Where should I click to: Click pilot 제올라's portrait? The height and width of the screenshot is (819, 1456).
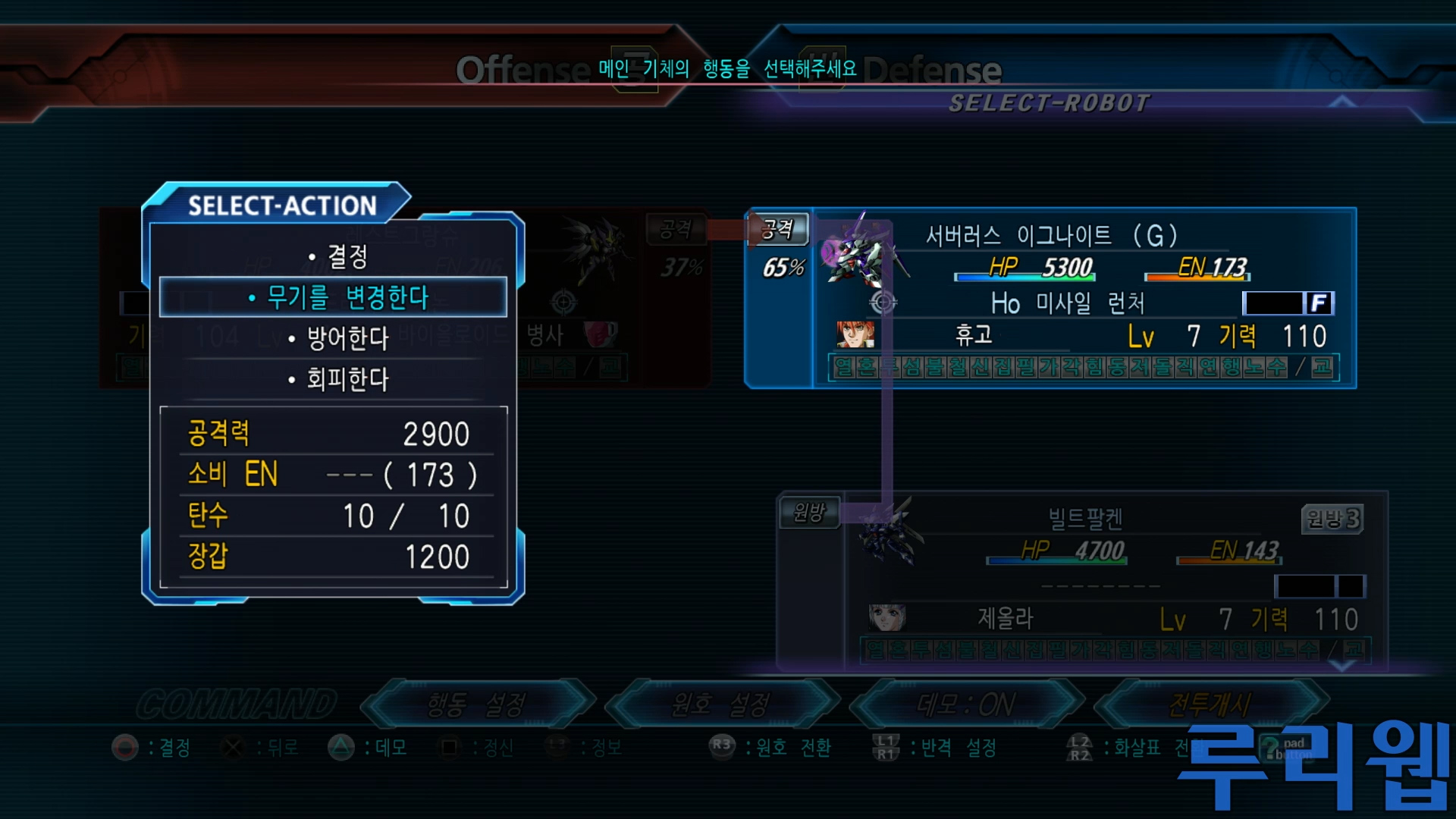(x=886, y=618)
